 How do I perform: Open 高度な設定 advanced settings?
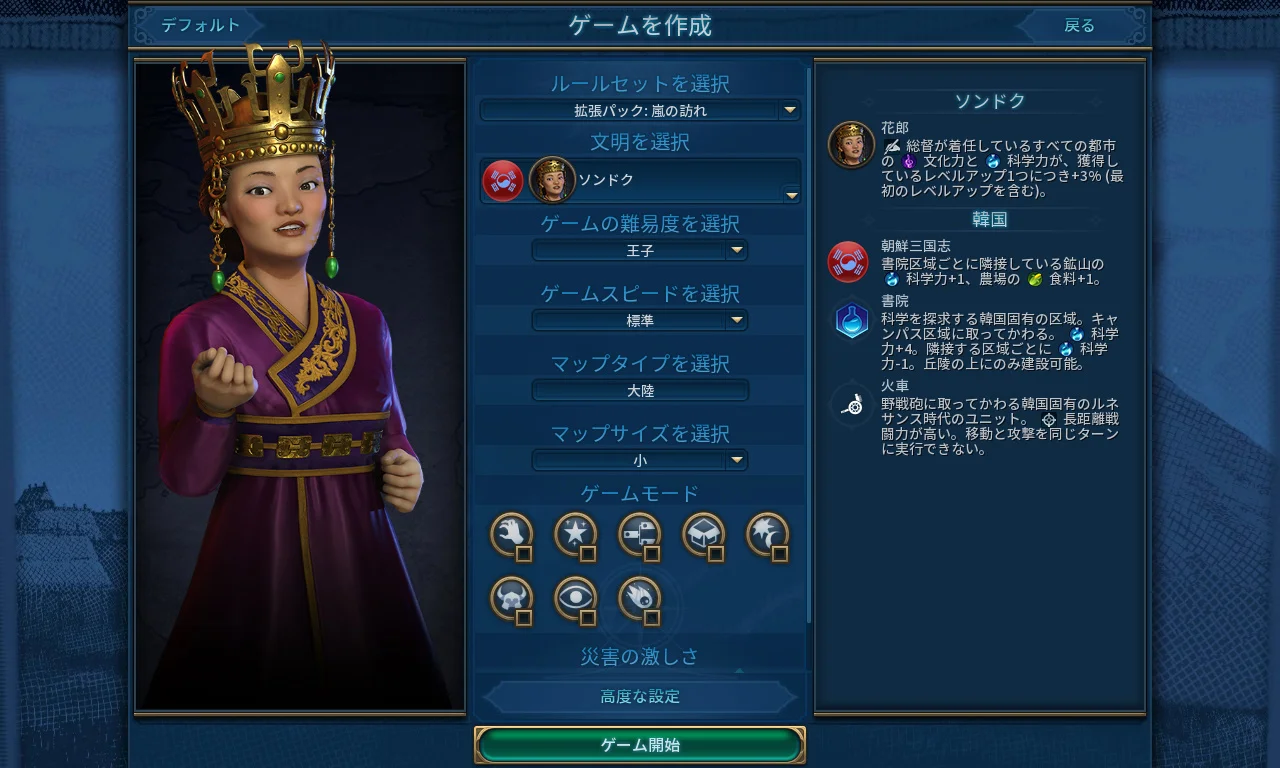pyautogui.click(x=640, y=697)
